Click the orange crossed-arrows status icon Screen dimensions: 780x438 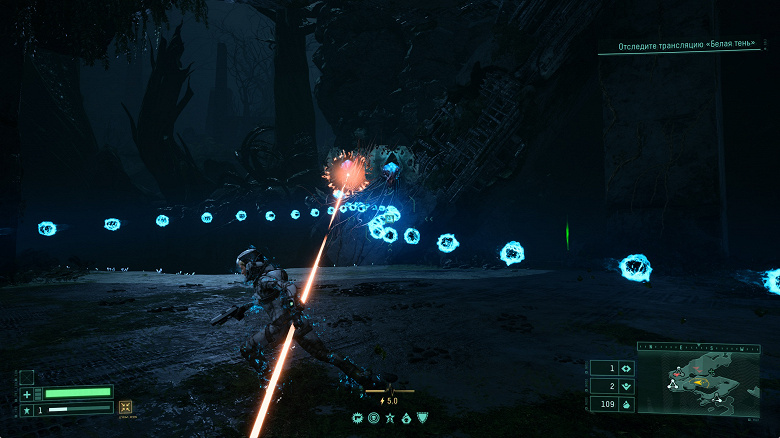pos(126,407)
